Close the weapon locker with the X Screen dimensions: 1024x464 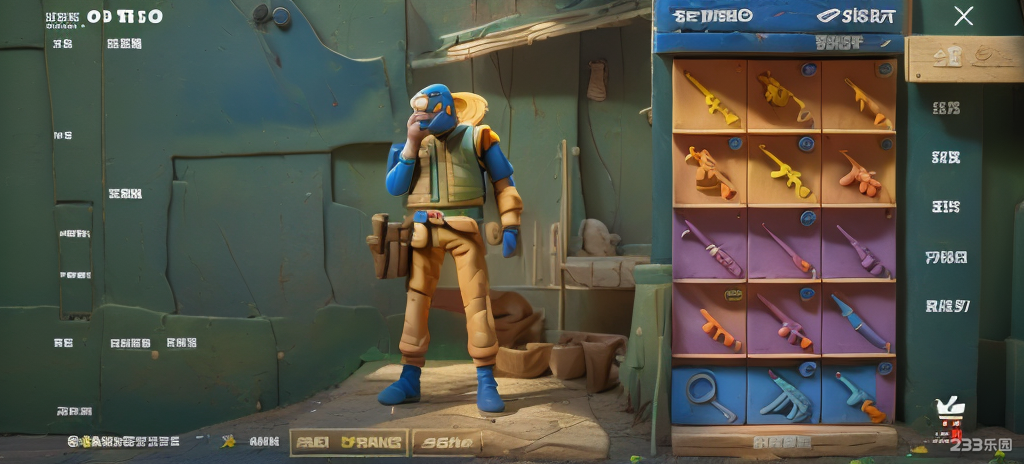[x=963, y=16]
